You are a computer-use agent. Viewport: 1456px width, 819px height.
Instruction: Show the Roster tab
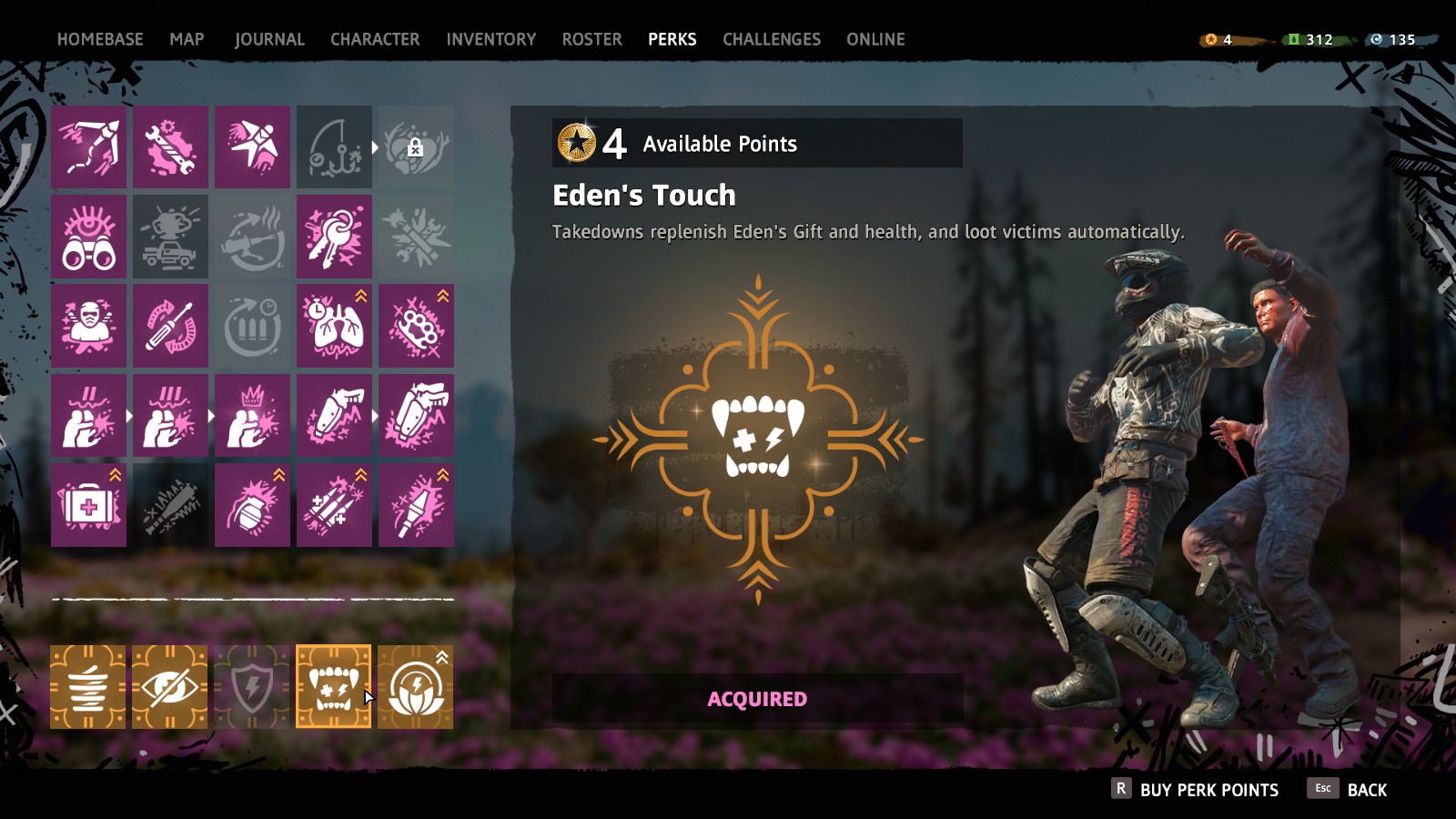coord(591,39)
